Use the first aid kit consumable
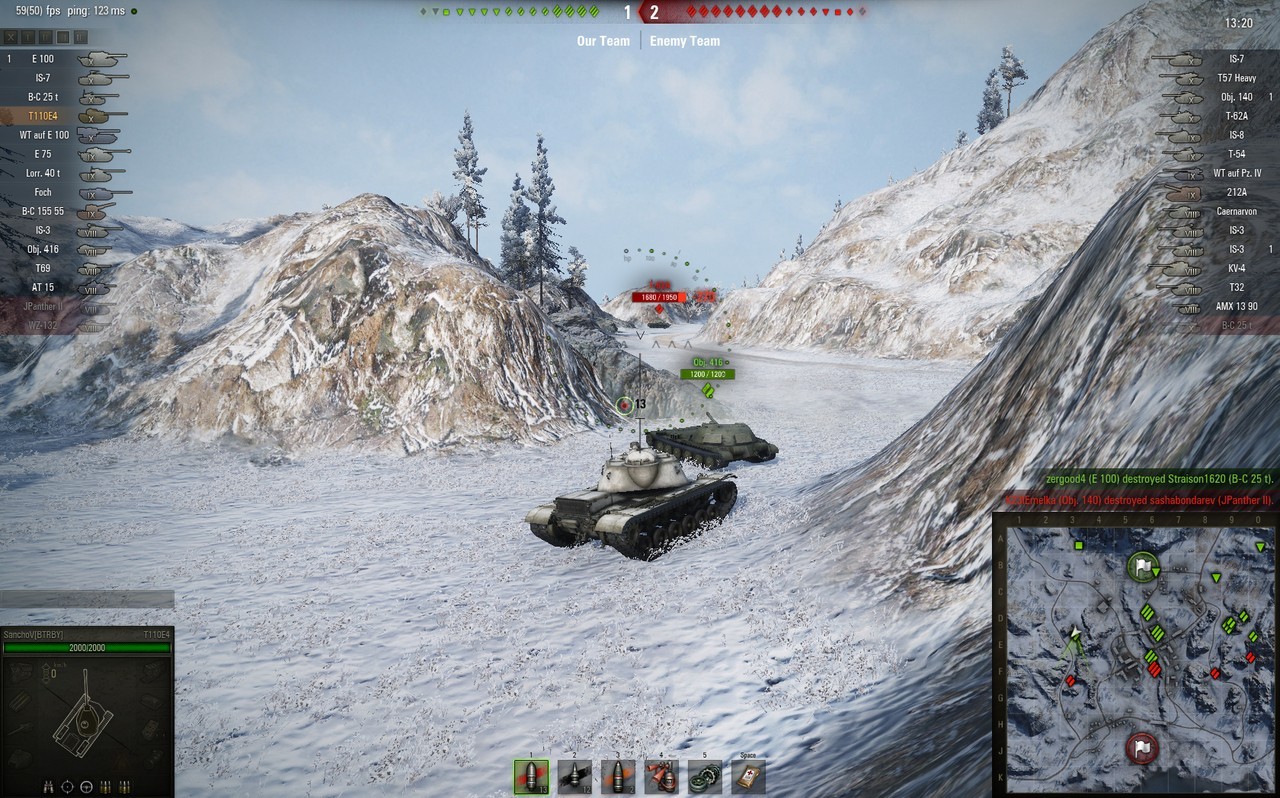 coord(748,777)
